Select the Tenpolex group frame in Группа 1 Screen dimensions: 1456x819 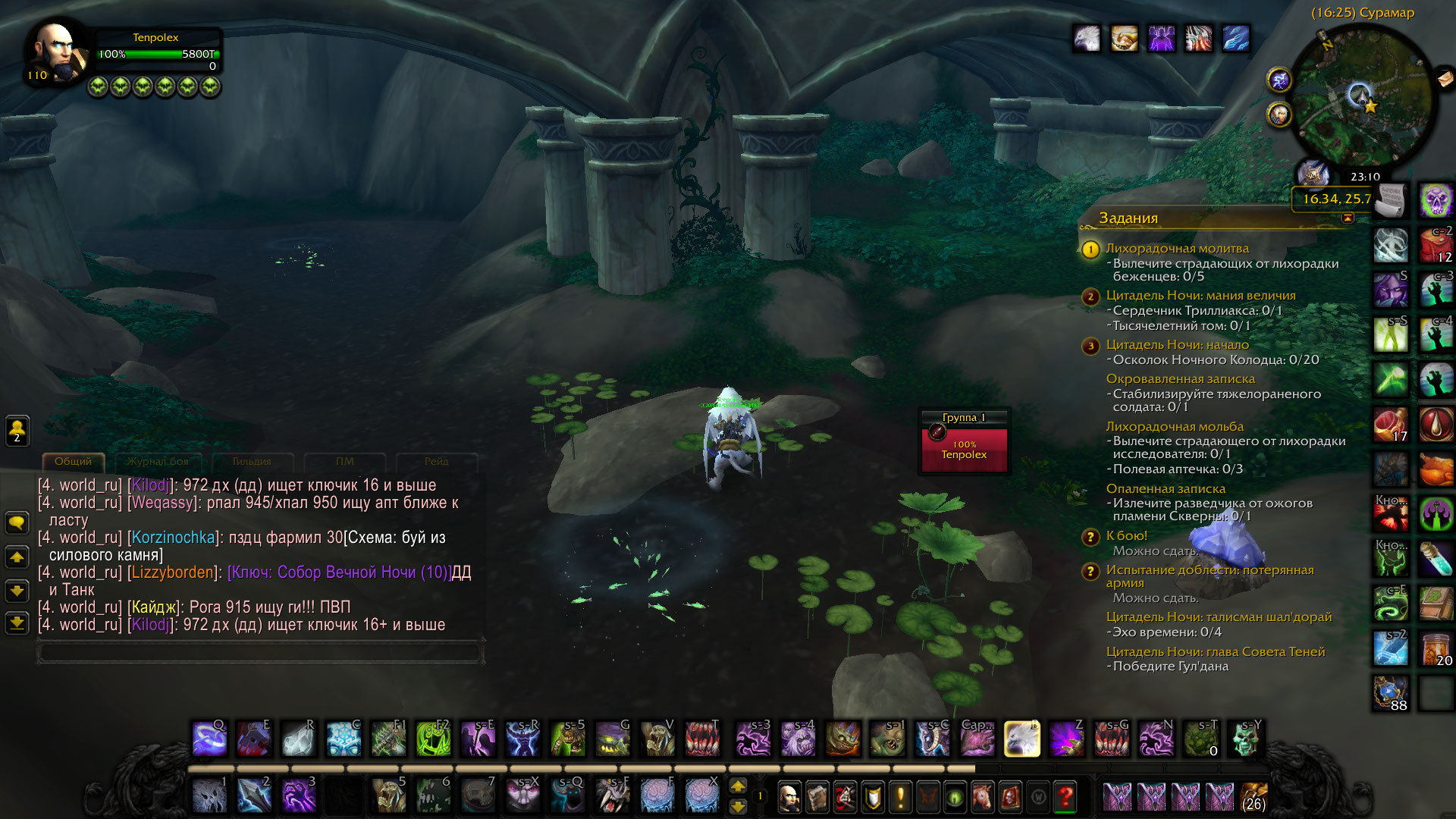pos(964,450)
